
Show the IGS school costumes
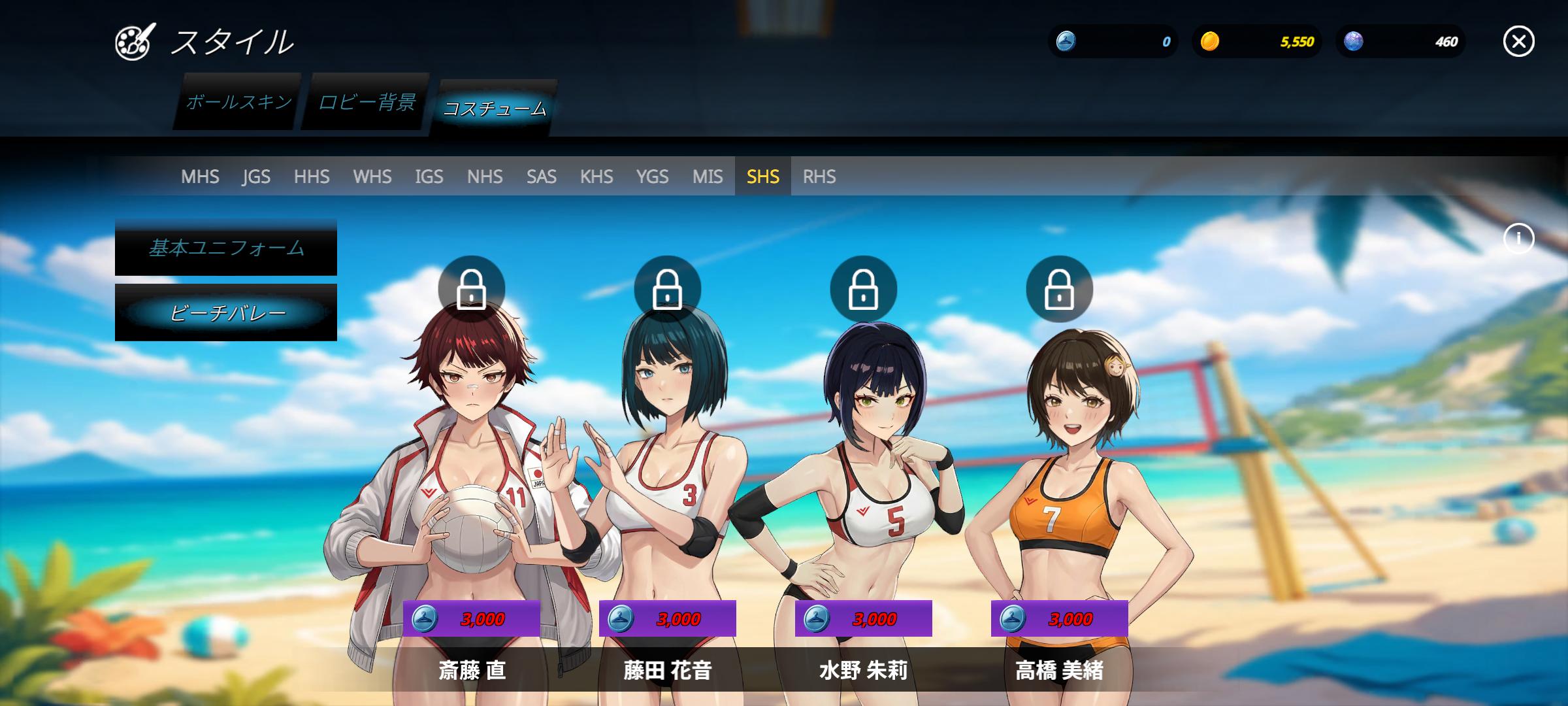click(x=429, y=176)
